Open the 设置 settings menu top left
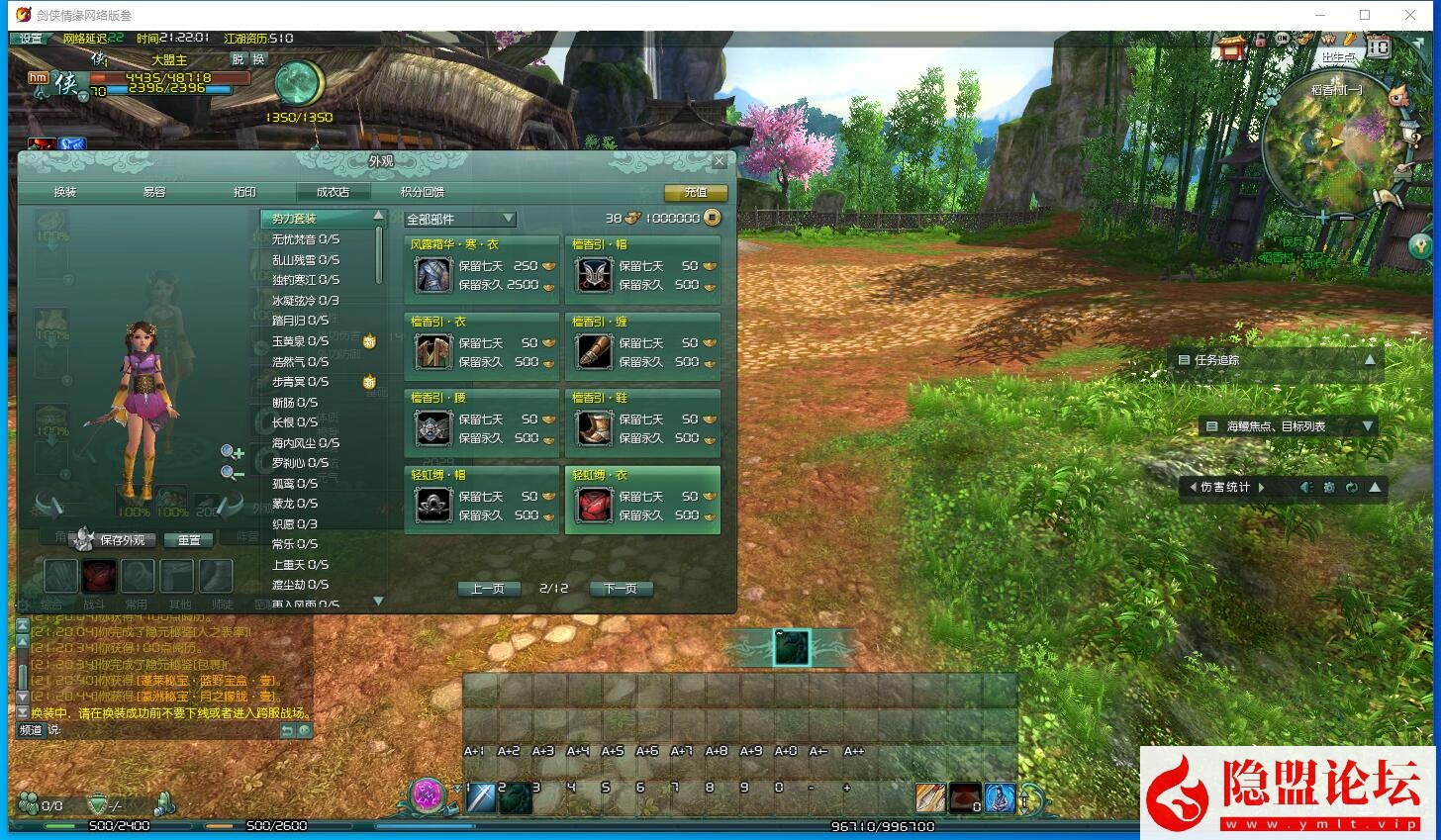The image size is (1441, 840). [x=29, y=39]
